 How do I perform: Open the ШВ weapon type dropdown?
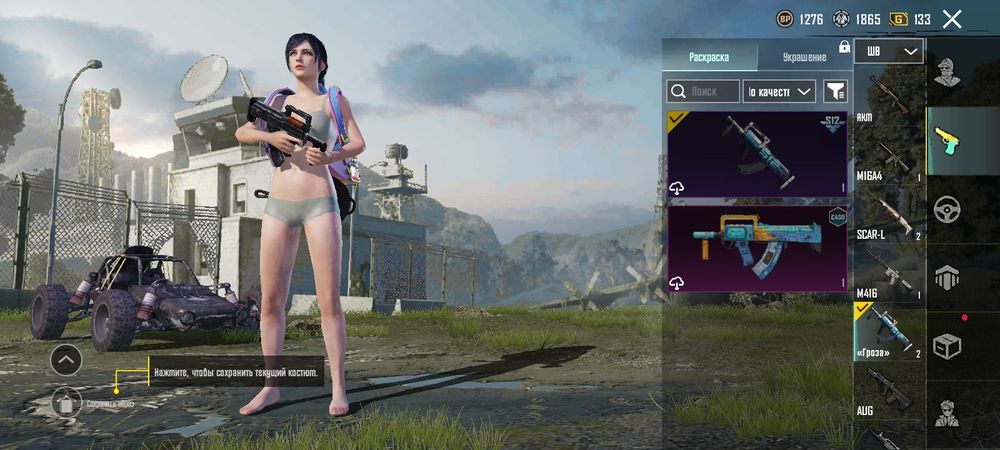tap(889, 51)
